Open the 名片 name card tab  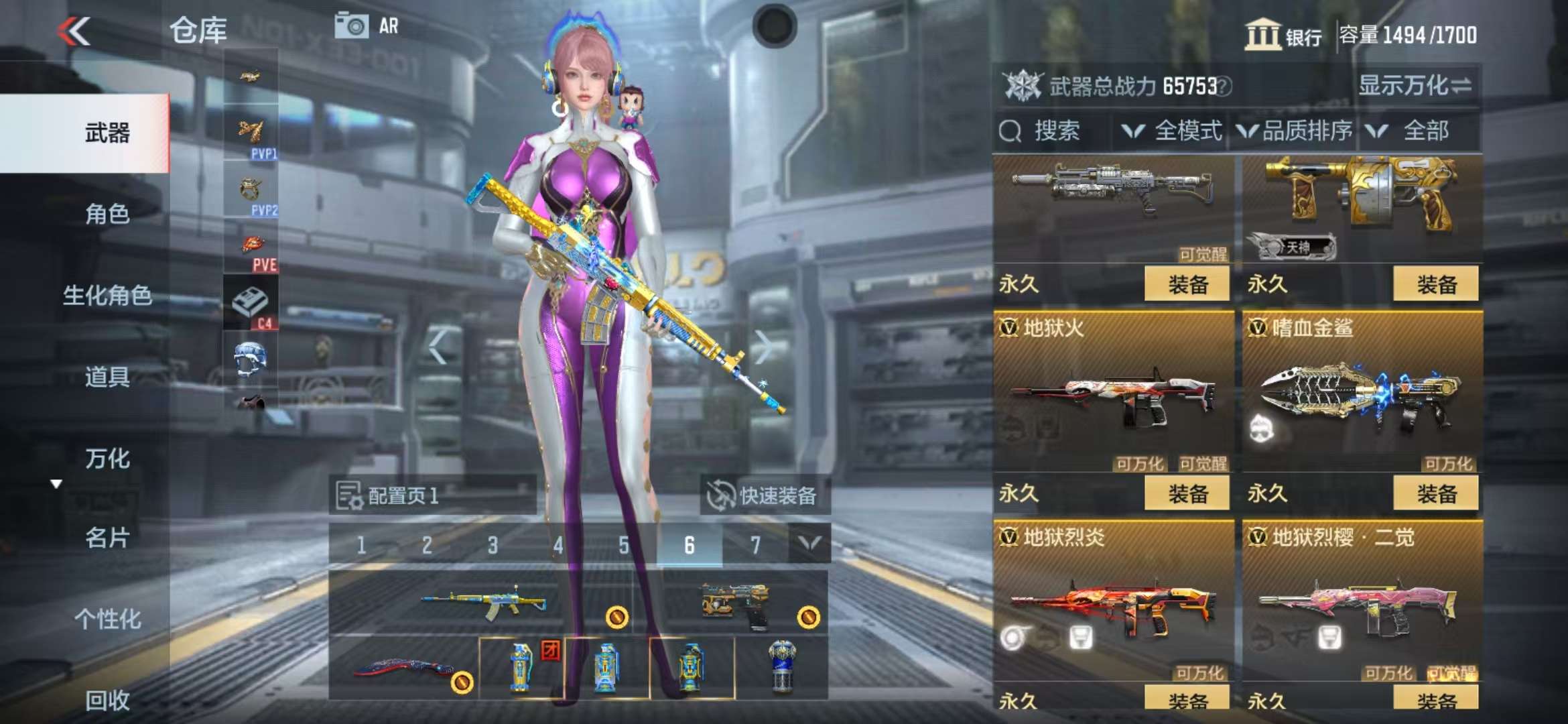(107, 538)
